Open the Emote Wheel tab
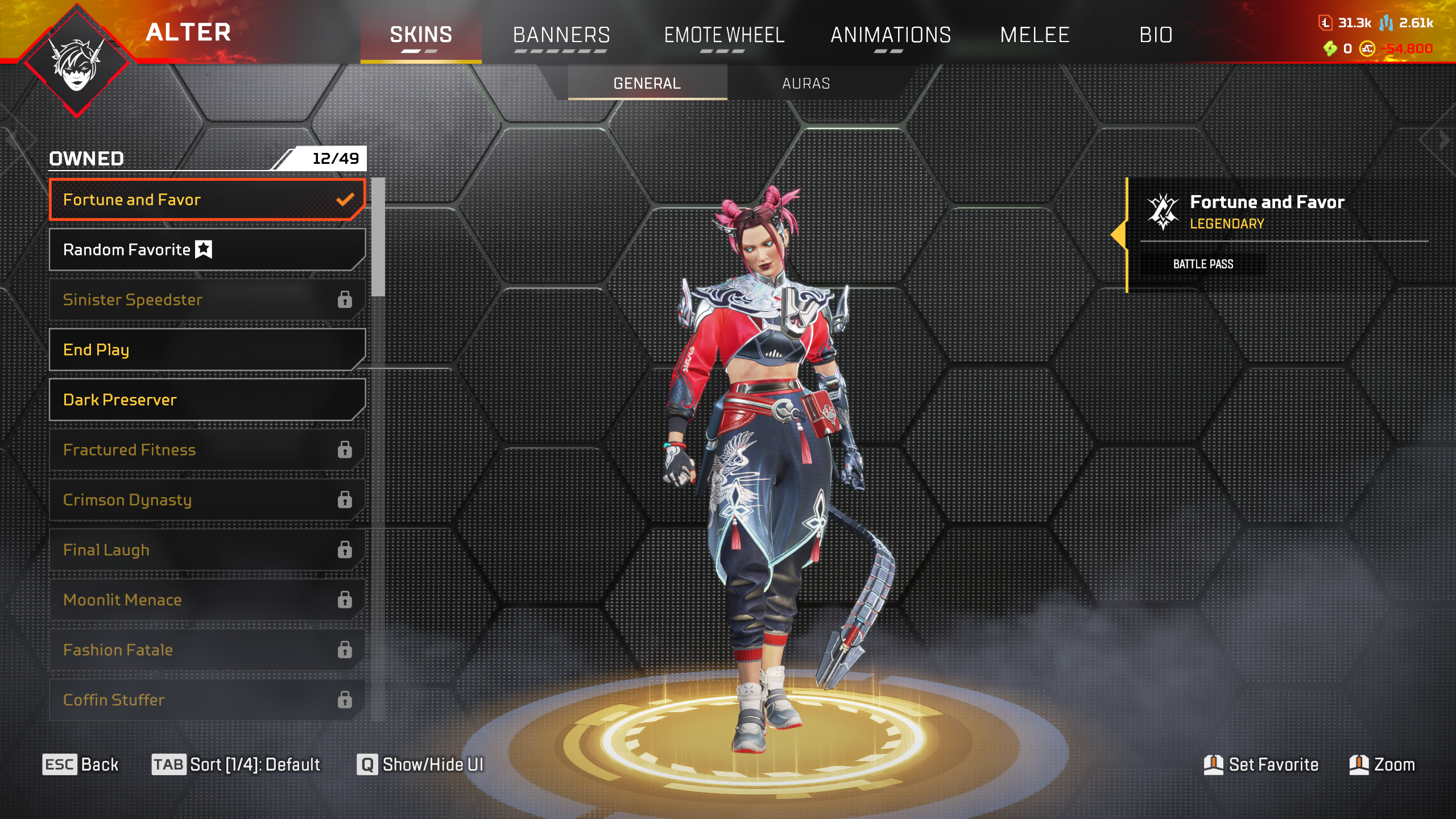1456x819 pixels. pos(724,35)
